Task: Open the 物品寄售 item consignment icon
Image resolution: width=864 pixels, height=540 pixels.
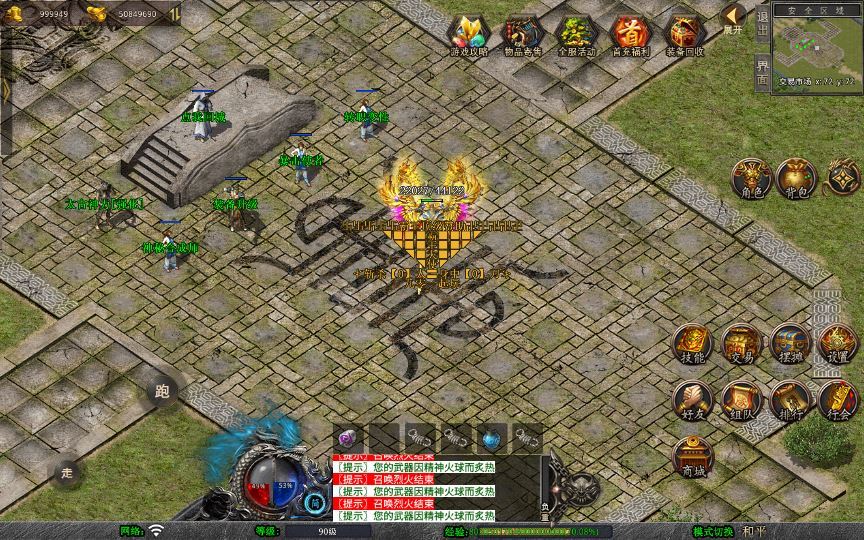Action: 523,35
